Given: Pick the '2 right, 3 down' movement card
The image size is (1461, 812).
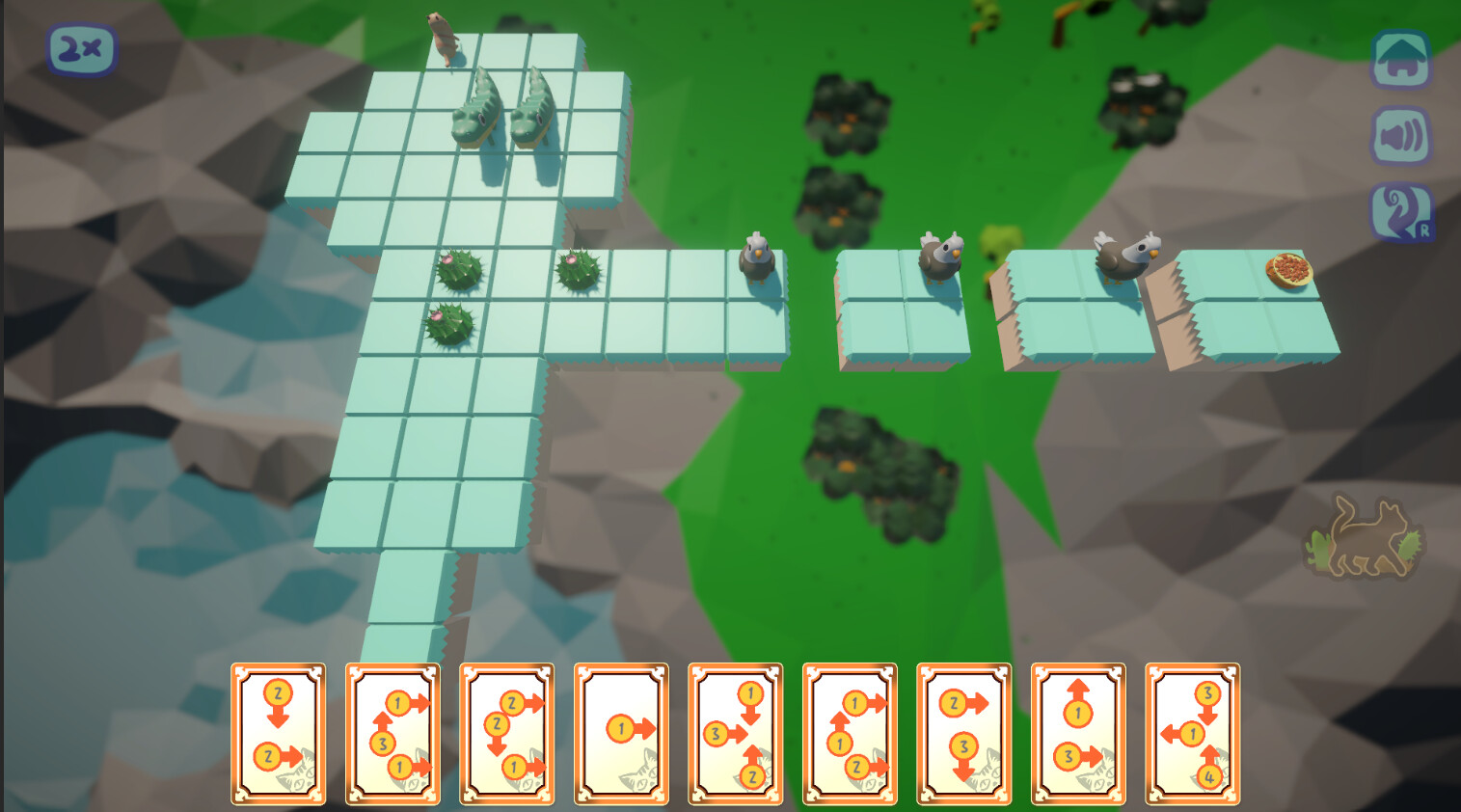Looking at the screenshot, I should tap(962, 735).
